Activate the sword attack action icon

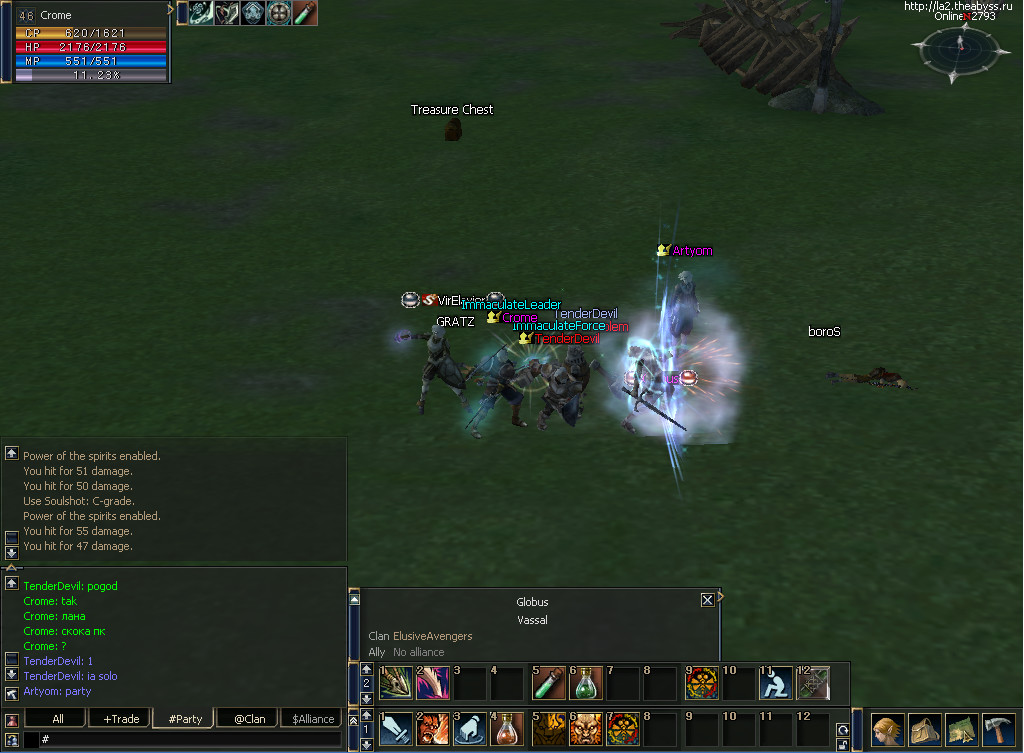[x=396, y=729]
